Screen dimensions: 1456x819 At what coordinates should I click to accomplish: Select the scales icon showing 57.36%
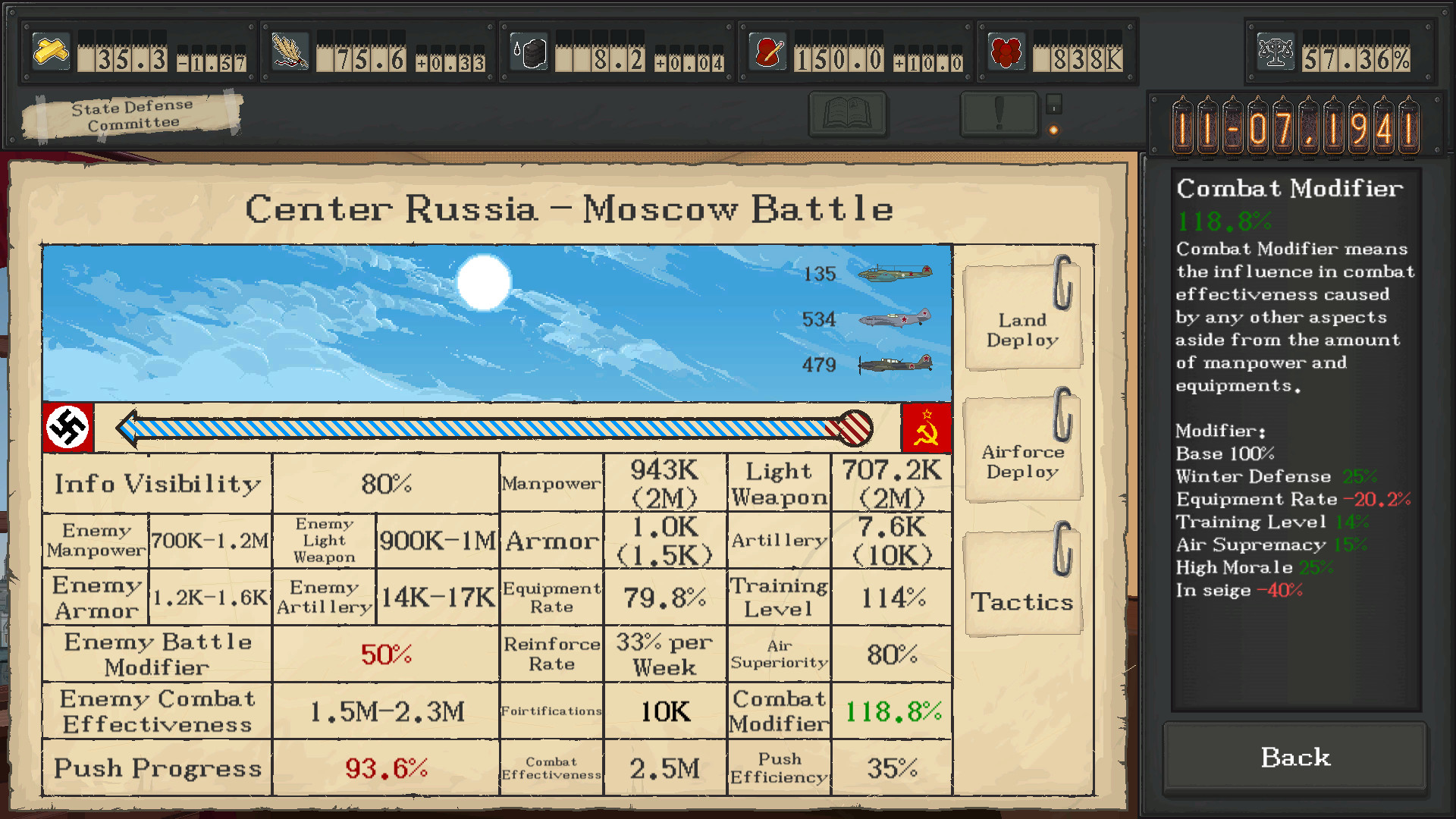[1276, 52]
